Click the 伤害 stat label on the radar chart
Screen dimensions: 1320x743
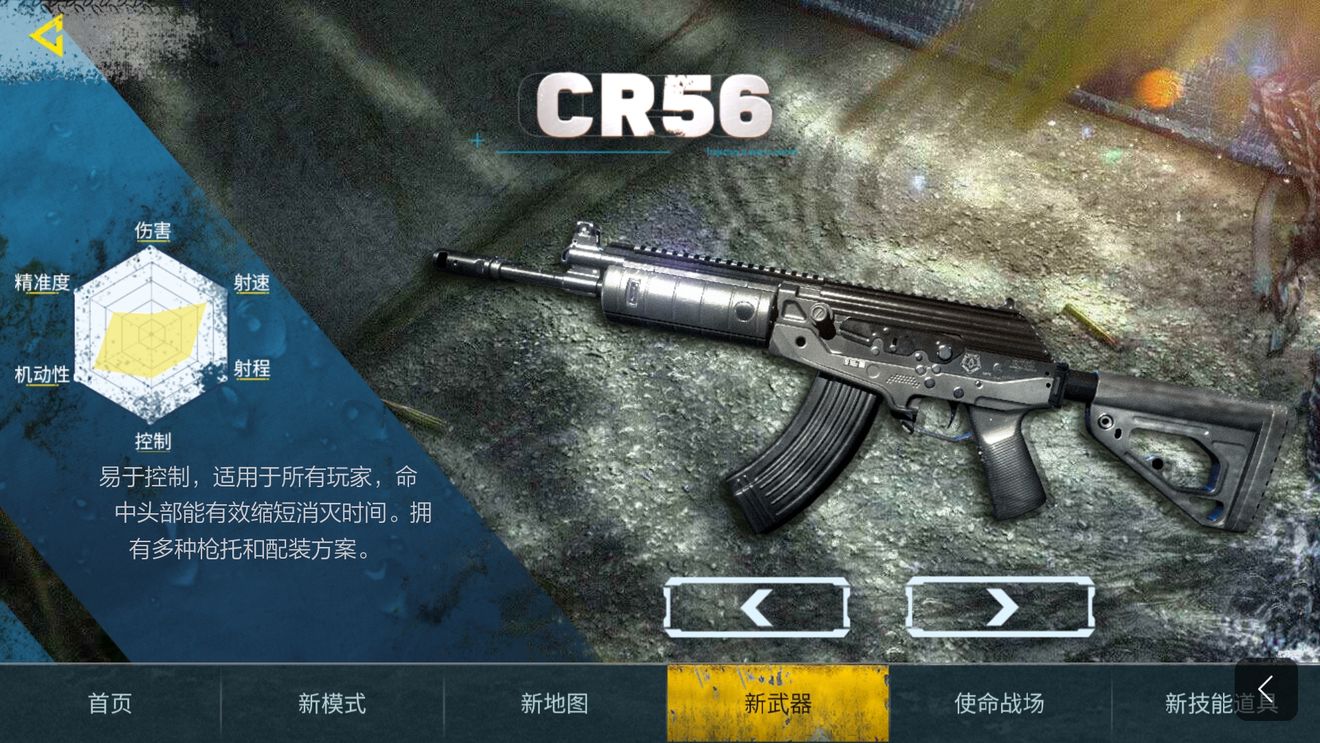(154, 231)
